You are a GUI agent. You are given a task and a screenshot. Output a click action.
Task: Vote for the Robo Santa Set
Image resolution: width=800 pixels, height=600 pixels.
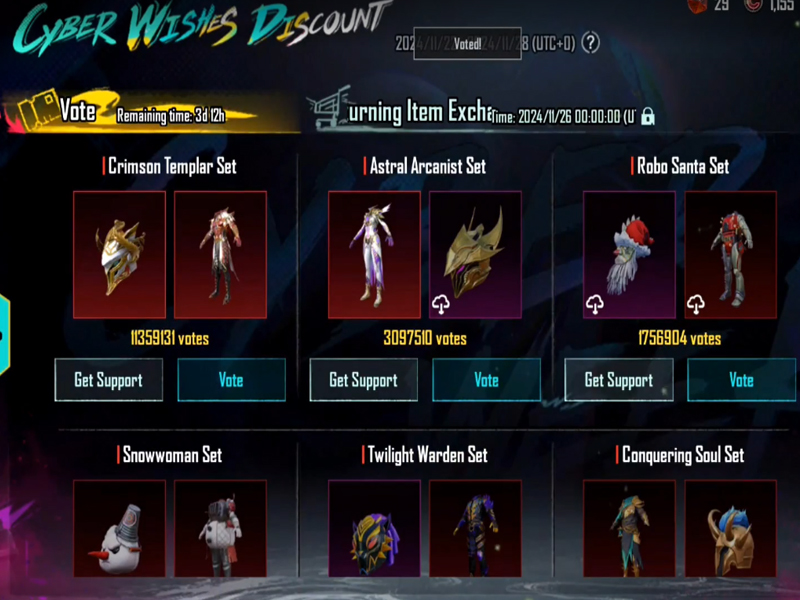741,380
